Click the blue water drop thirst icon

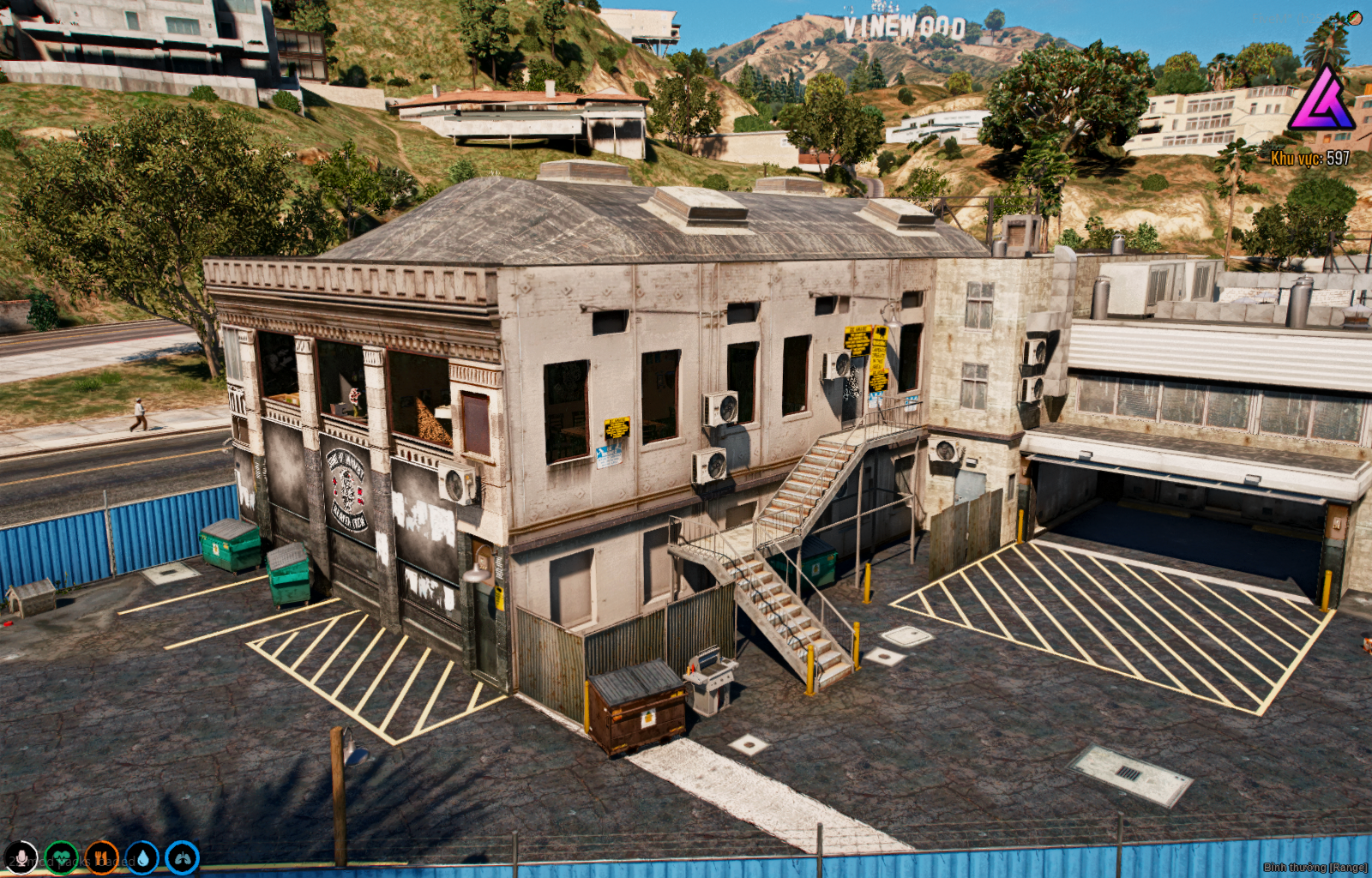[x=142, y=857]
